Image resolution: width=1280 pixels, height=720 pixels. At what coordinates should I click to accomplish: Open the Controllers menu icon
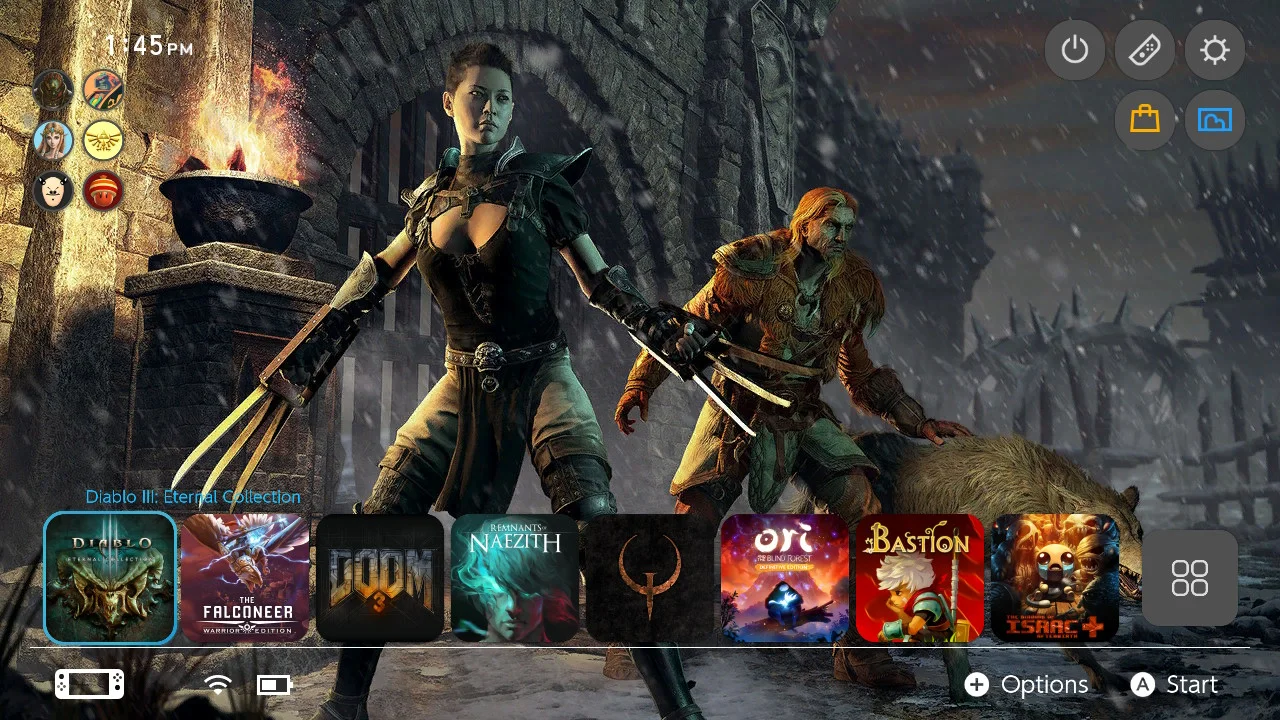1145,50
